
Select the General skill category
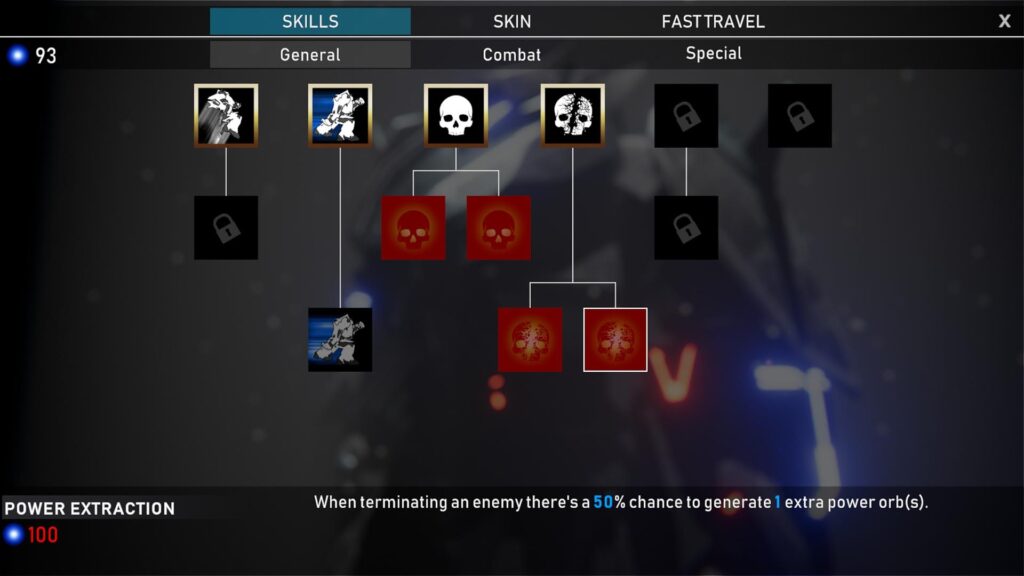pos(310,55)
